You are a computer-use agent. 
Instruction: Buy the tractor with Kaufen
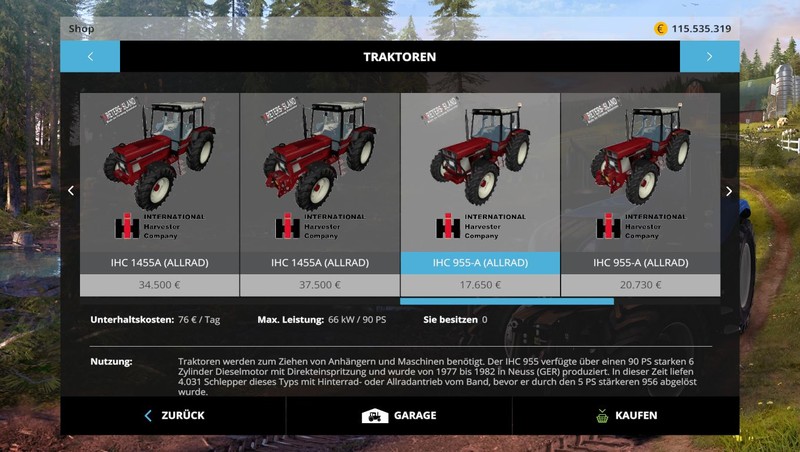(x=626, y=415)
